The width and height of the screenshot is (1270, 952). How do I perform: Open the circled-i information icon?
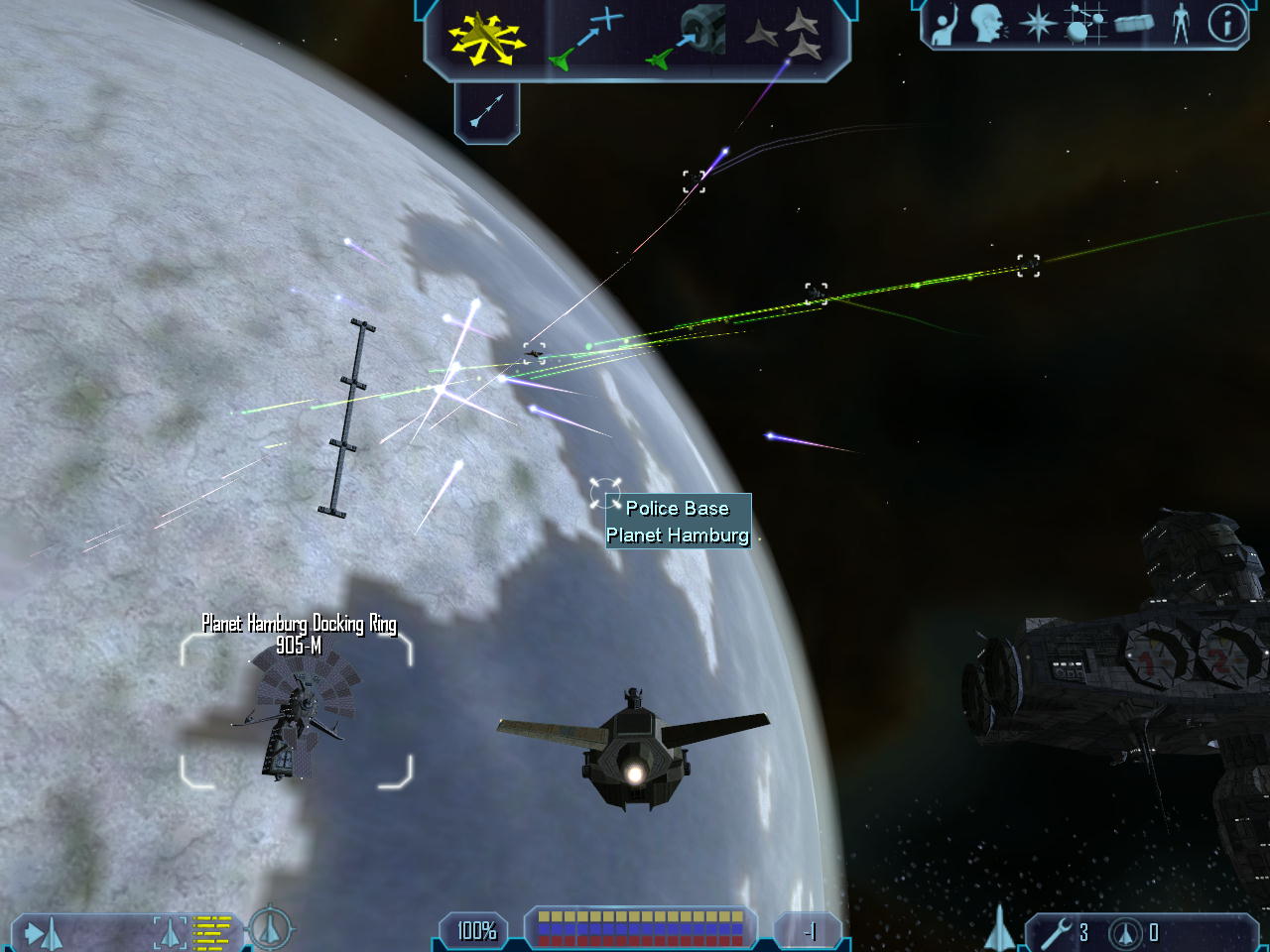click(1227, 23)
